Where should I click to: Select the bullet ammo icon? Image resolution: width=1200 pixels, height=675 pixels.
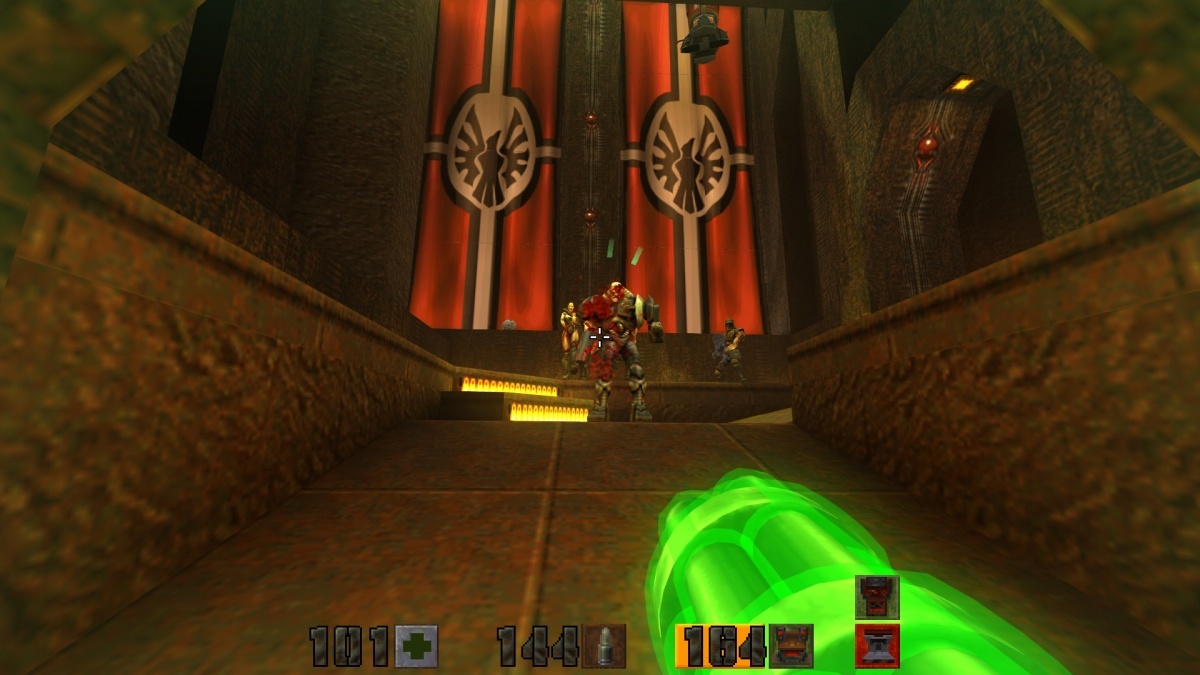point(604,646)
